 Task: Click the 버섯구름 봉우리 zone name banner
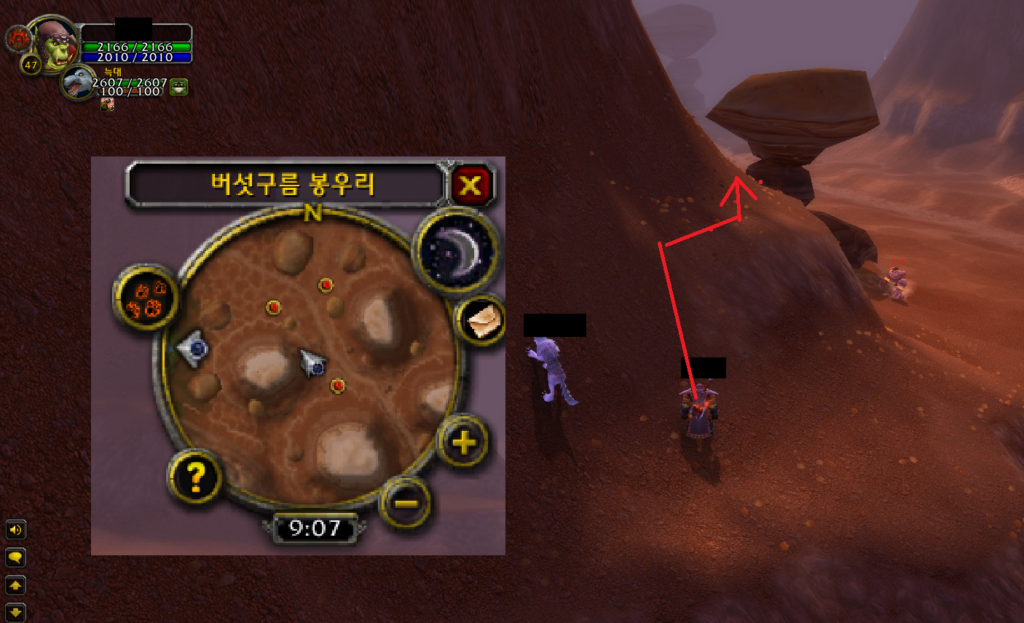click(x=284, y=184)
